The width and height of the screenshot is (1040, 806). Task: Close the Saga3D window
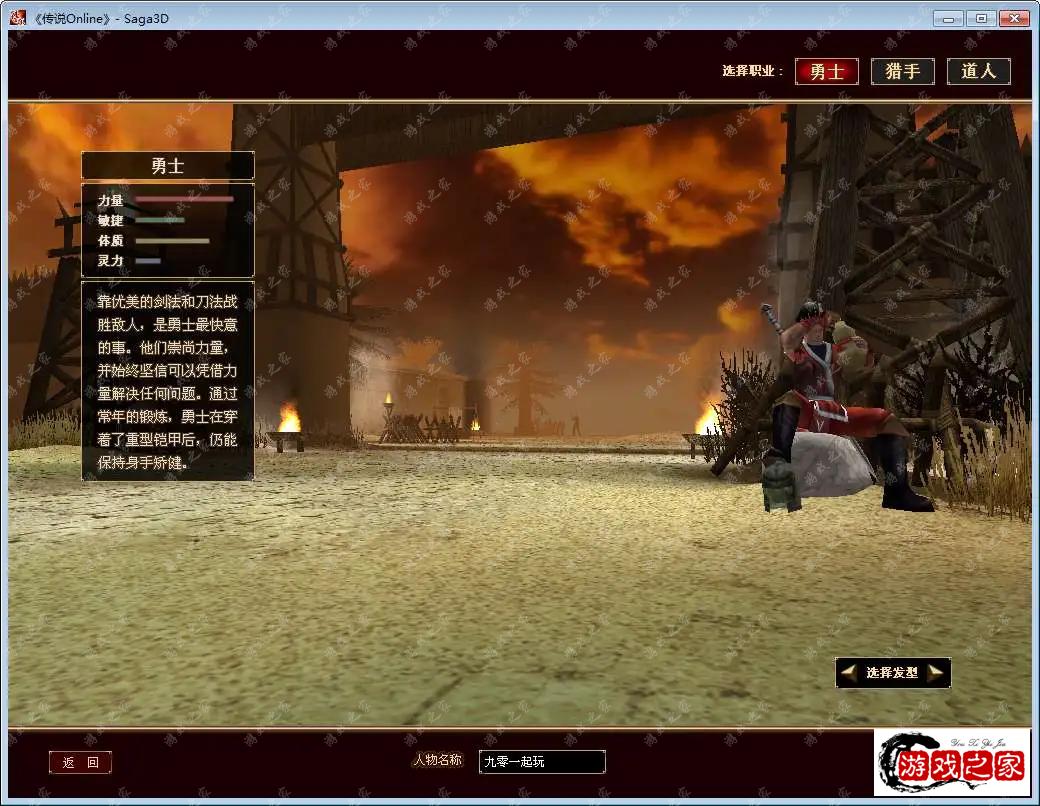click(1013, 18)
